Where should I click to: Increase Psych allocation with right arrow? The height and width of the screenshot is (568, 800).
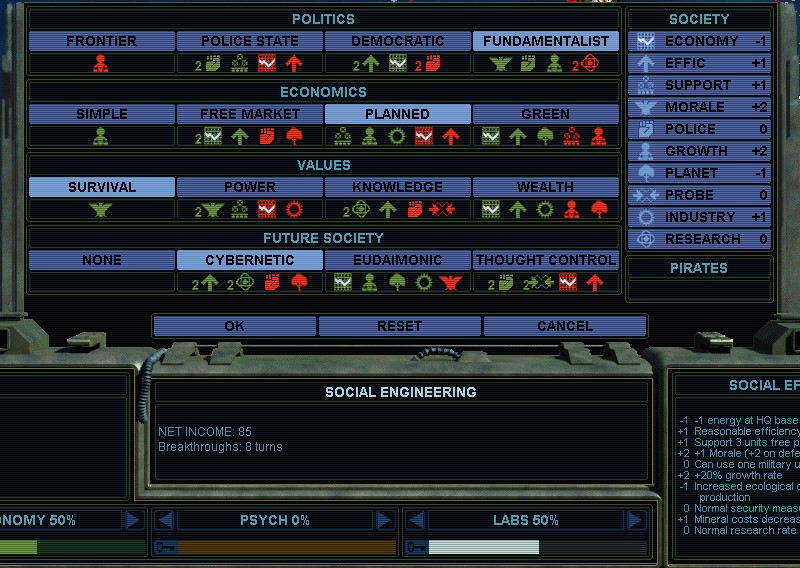pyautogui.click(x=383, y=520)
